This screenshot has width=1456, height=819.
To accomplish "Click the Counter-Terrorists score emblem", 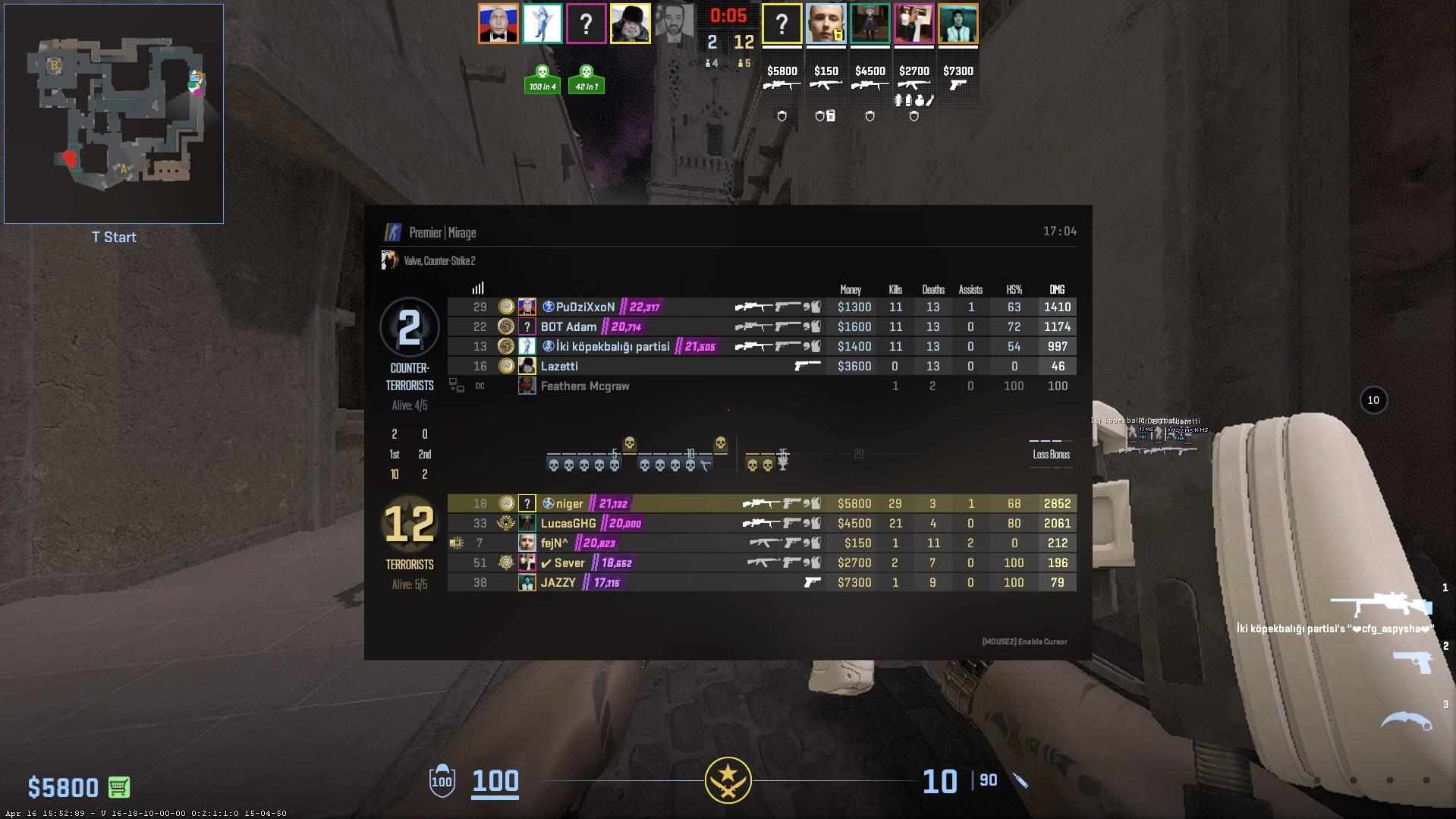I will click(409, 328).
